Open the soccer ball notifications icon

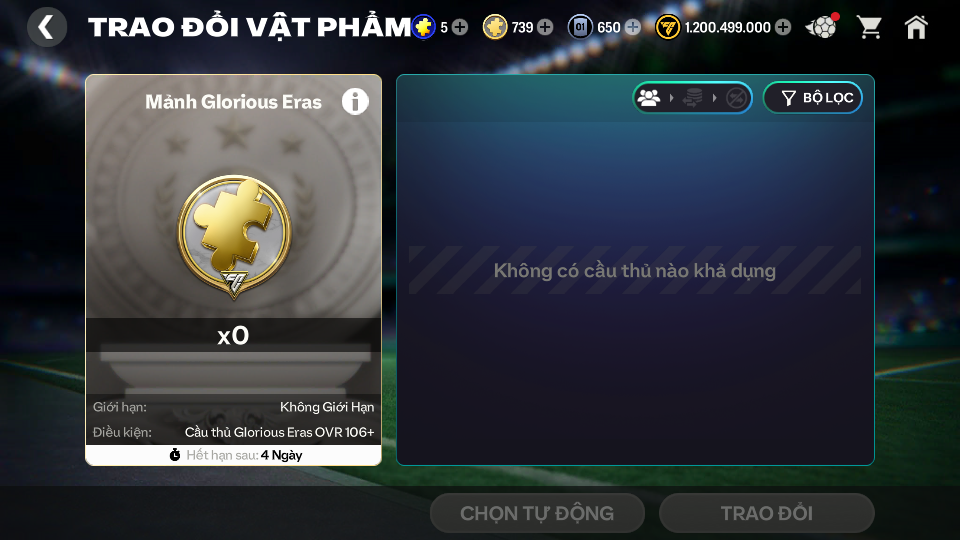[822, 27]
